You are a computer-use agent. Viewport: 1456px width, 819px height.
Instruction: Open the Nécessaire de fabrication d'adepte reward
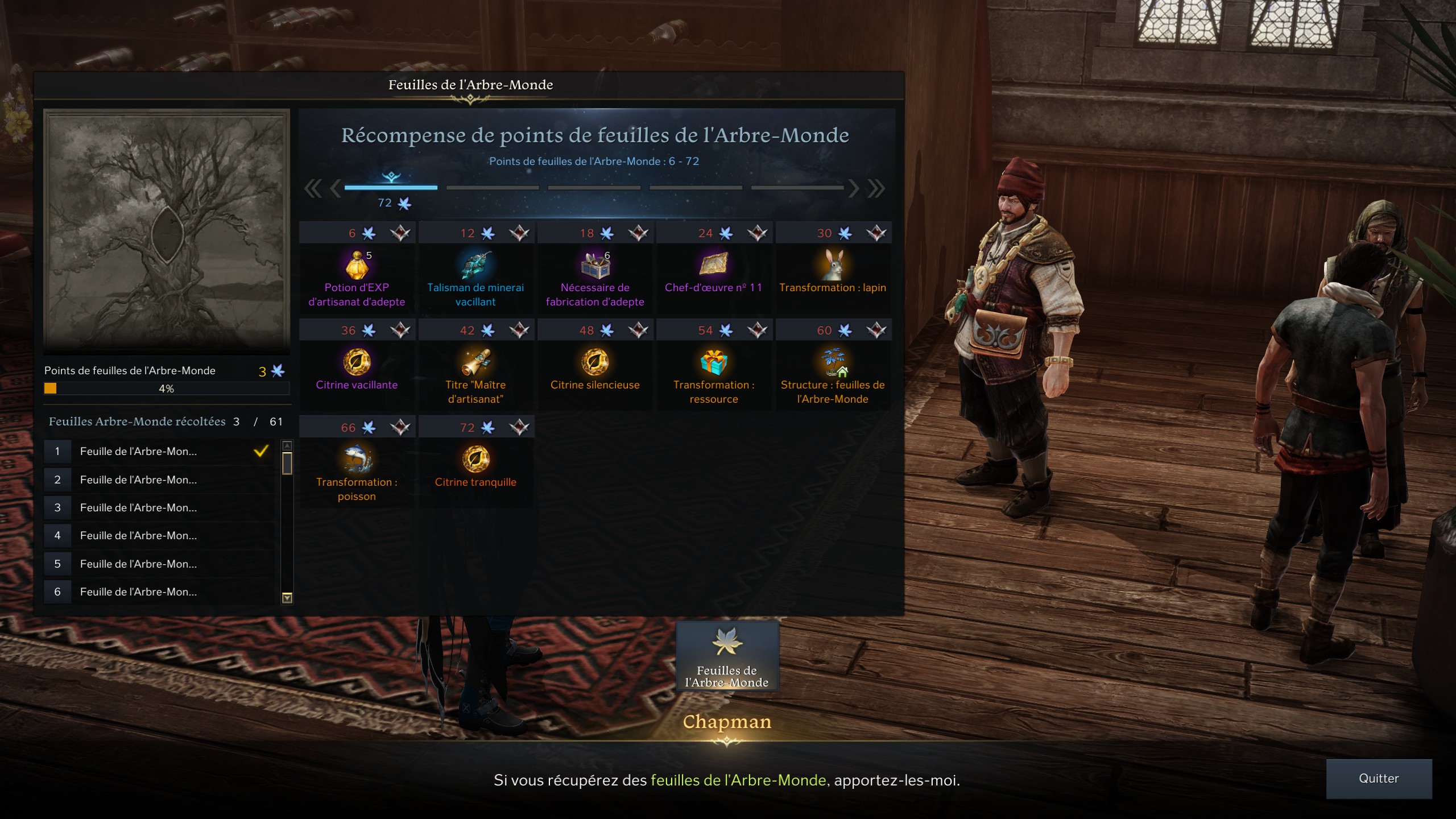coord(595,265)
